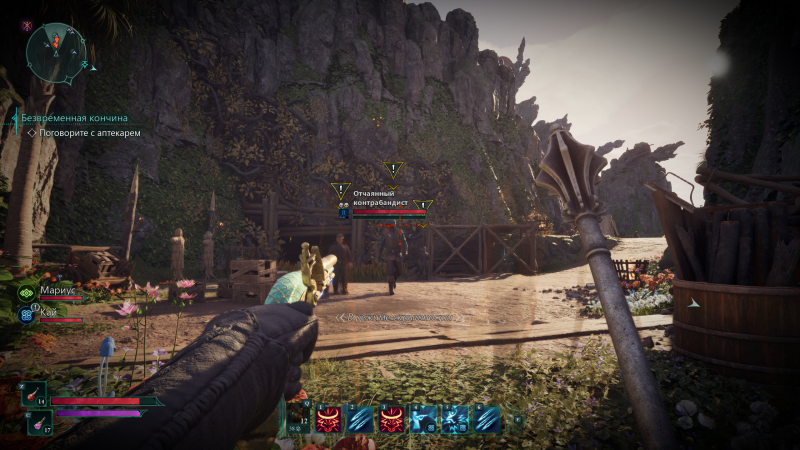Activate blue claw-slash ability in slot 6

click(x=487, y=419)
